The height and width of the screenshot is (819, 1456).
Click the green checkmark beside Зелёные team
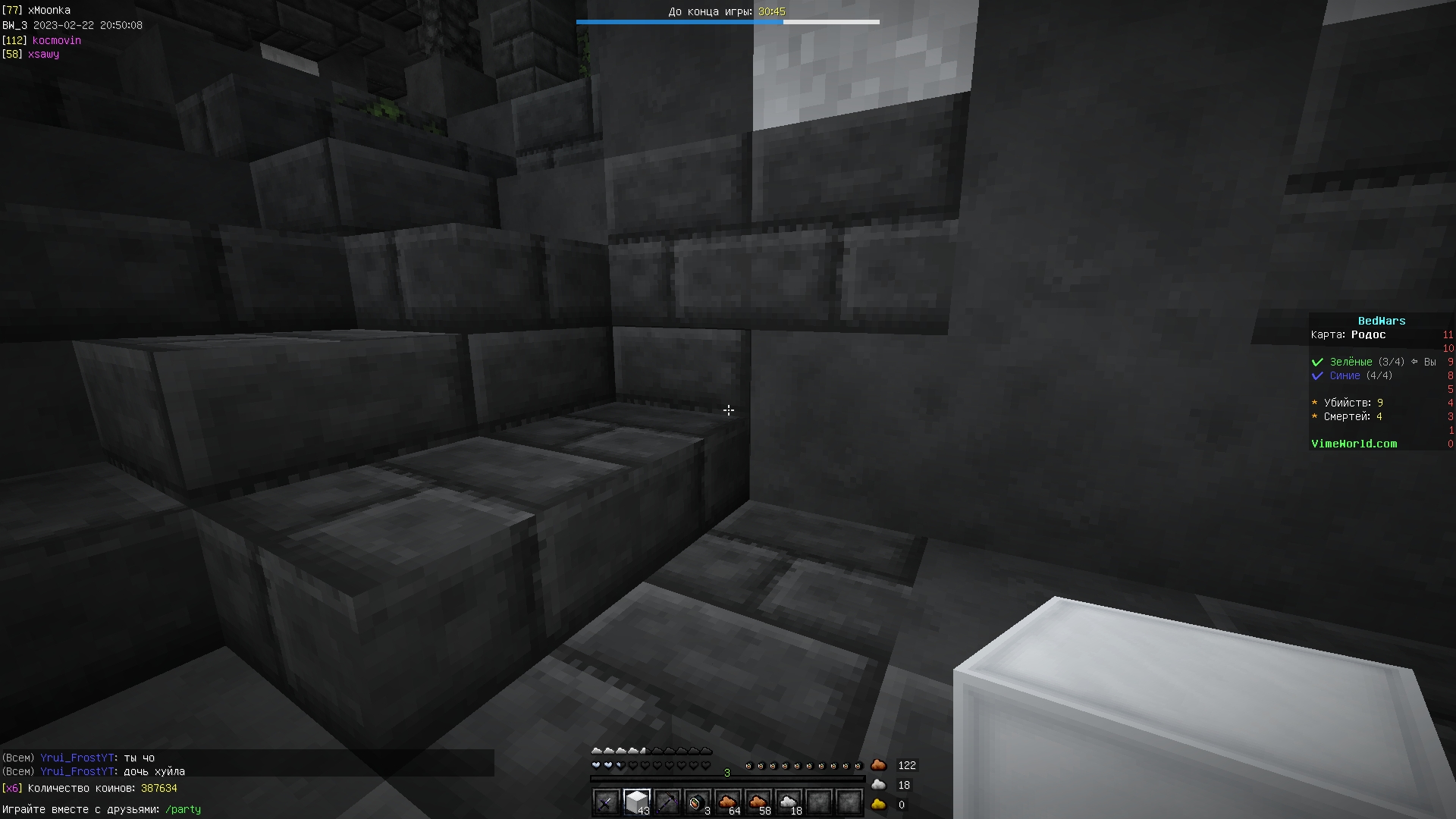[1317, 362]
